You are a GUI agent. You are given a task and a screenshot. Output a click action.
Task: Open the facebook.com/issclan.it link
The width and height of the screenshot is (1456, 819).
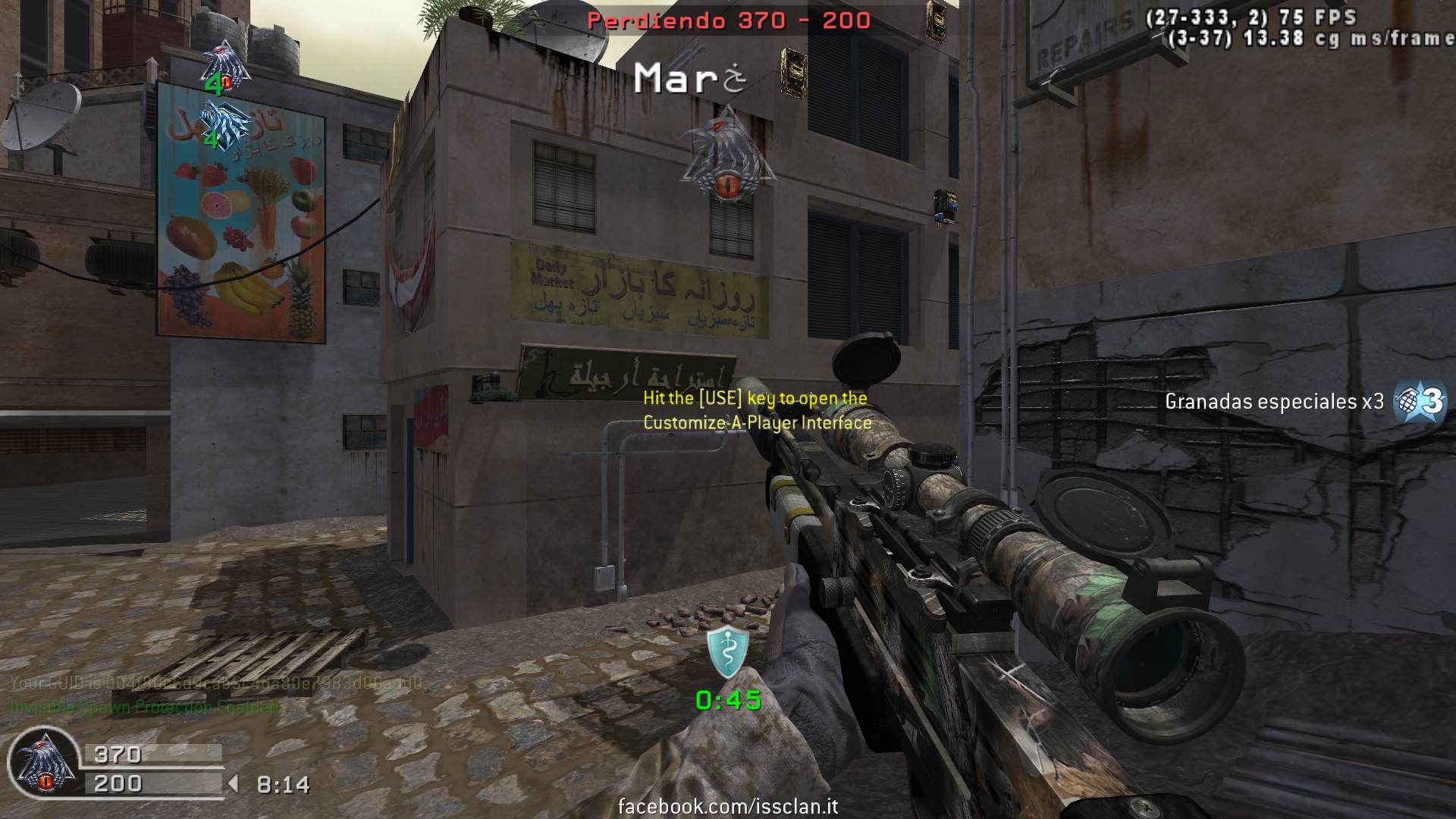click(x=728, y=806)
